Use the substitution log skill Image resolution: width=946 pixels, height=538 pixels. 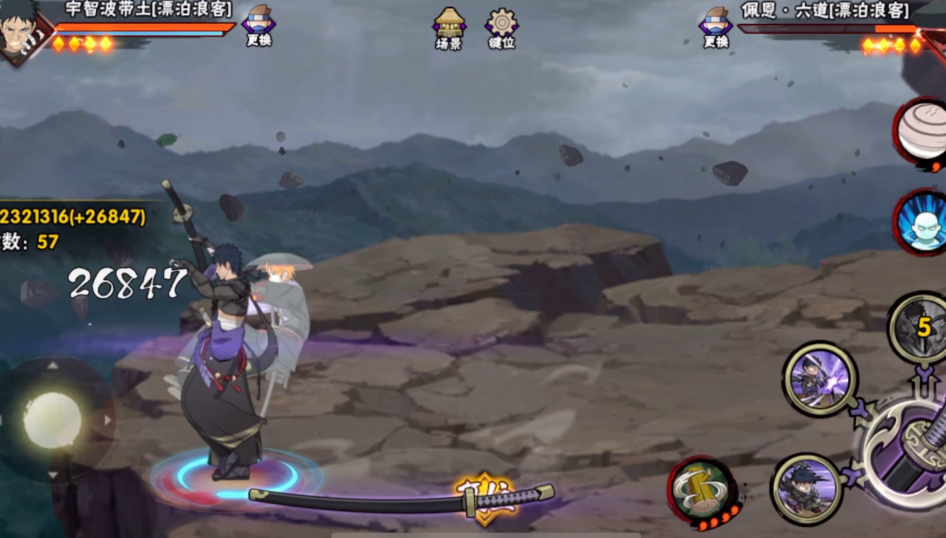[702, 491]
